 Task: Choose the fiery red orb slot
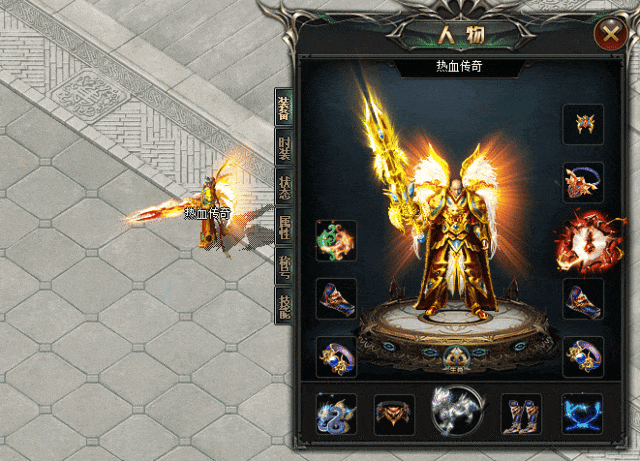pyautogui.click(x=580, y=240)
